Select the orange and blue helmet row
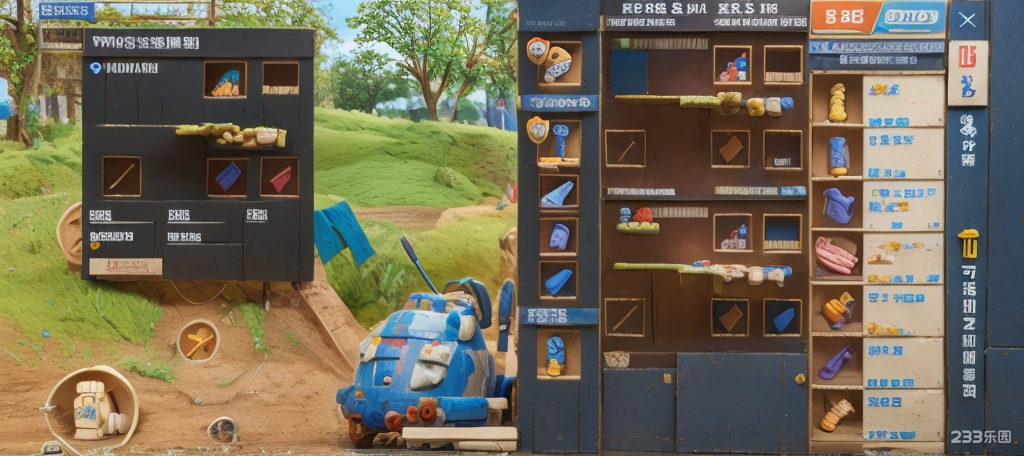 click(x=876, y=310)
